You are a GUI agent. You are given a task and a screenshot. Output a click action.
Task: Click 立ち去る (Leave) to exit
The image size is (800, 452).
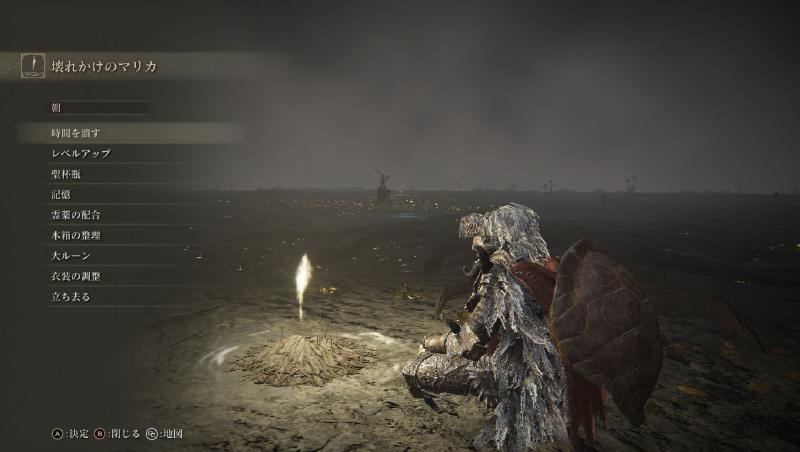tap(71, 297)
